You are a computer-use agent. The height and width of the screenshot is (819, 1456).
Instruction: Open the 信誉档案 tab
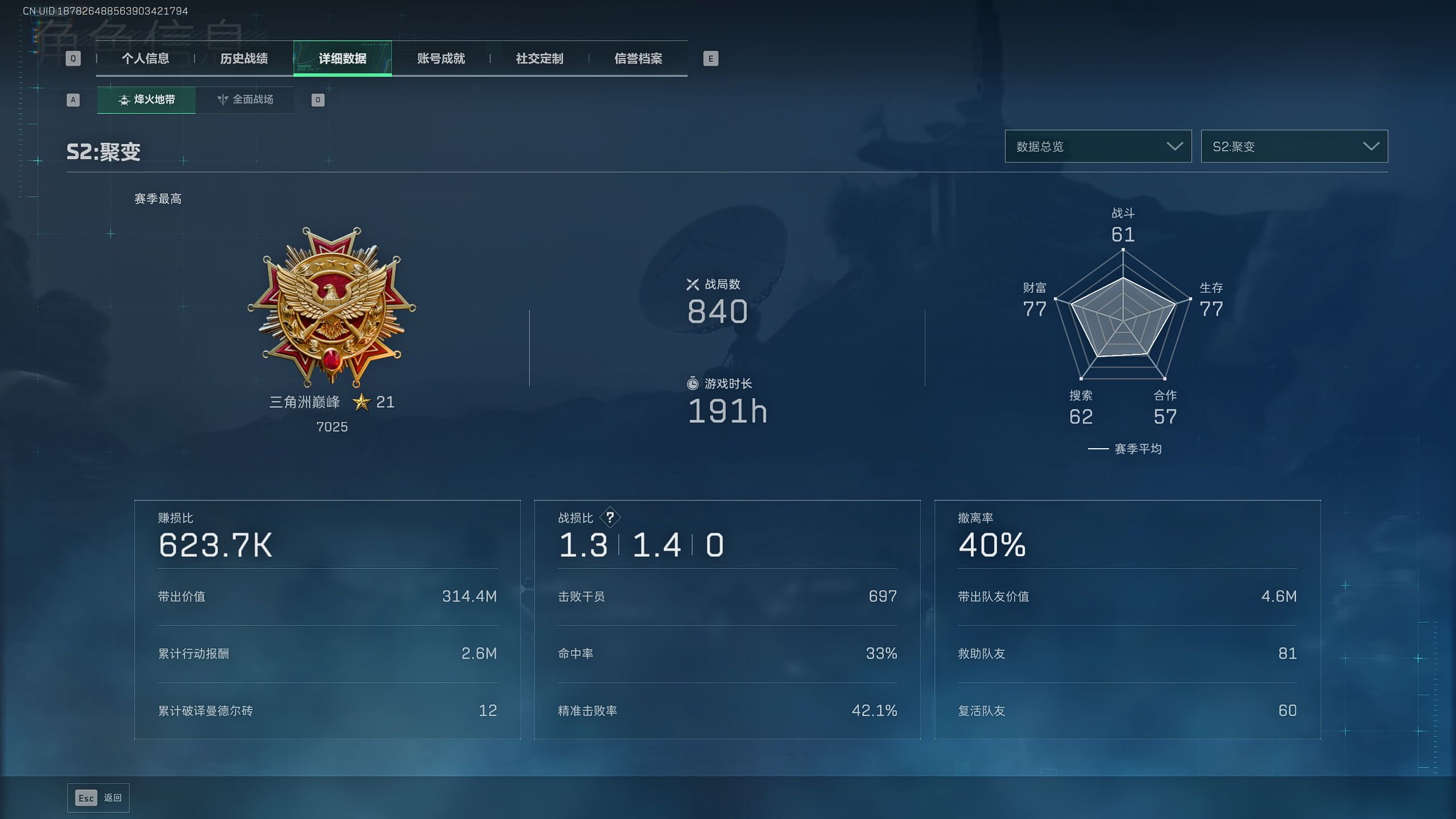point(638,59)
